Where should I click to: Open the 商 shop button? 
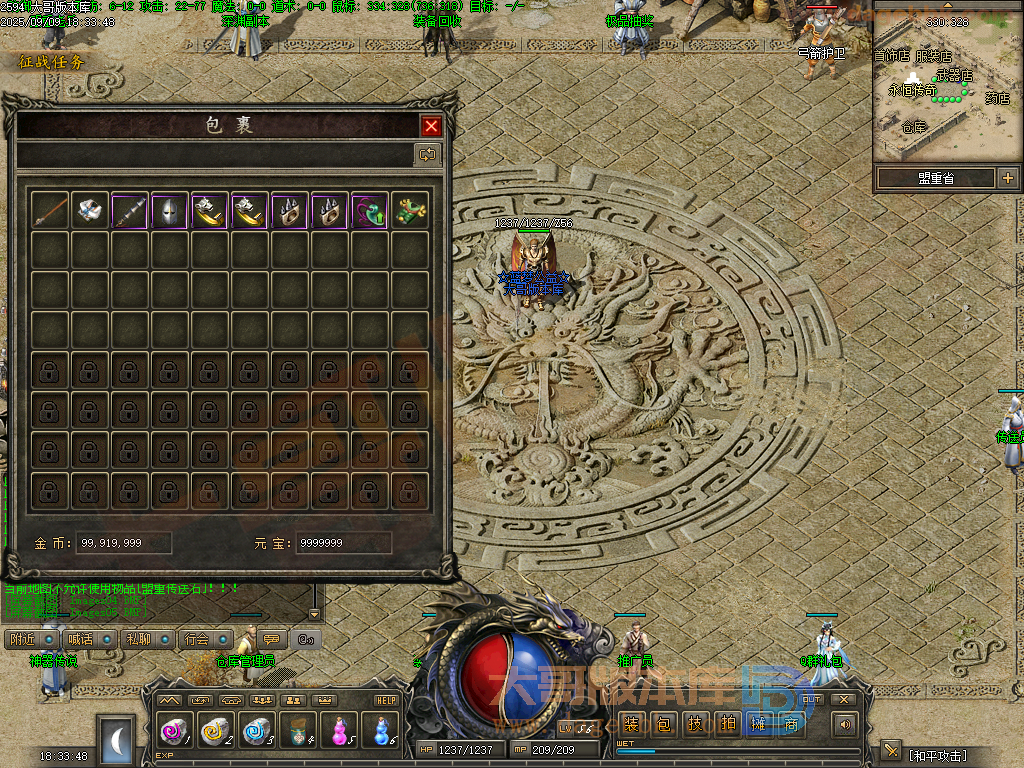pos(791,724)
